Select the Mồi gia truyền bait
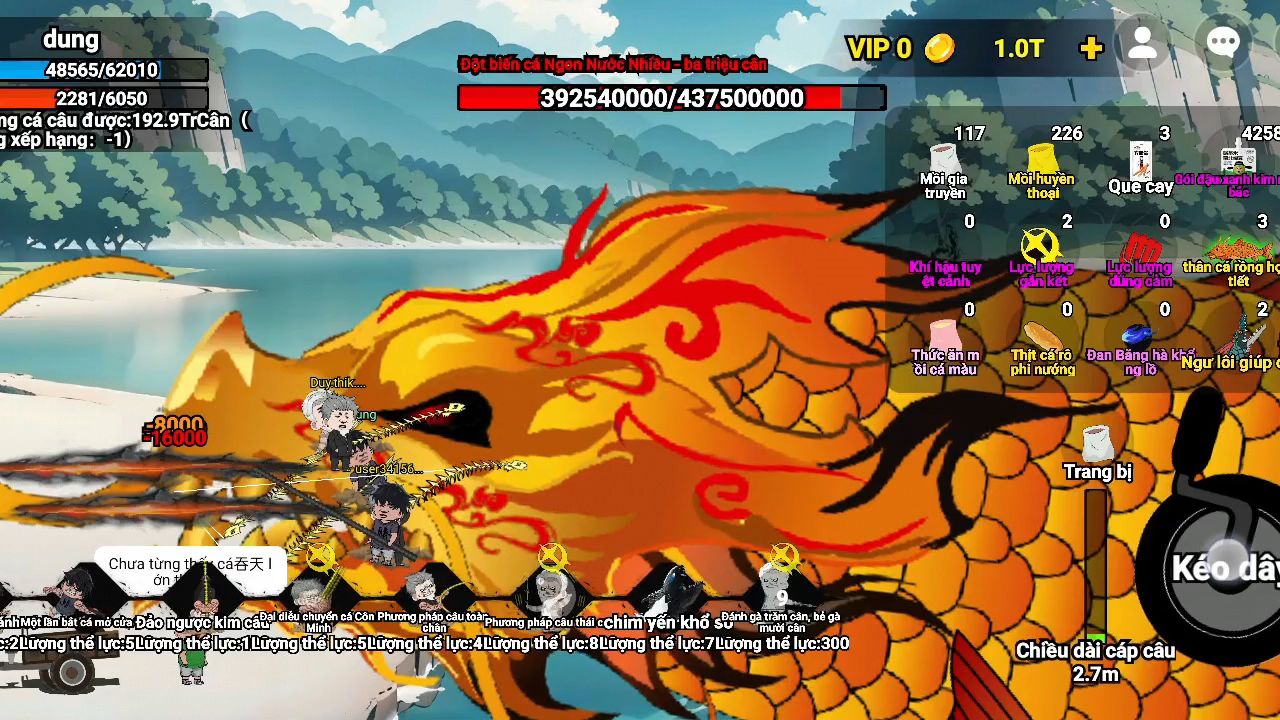 coord(944,163)
